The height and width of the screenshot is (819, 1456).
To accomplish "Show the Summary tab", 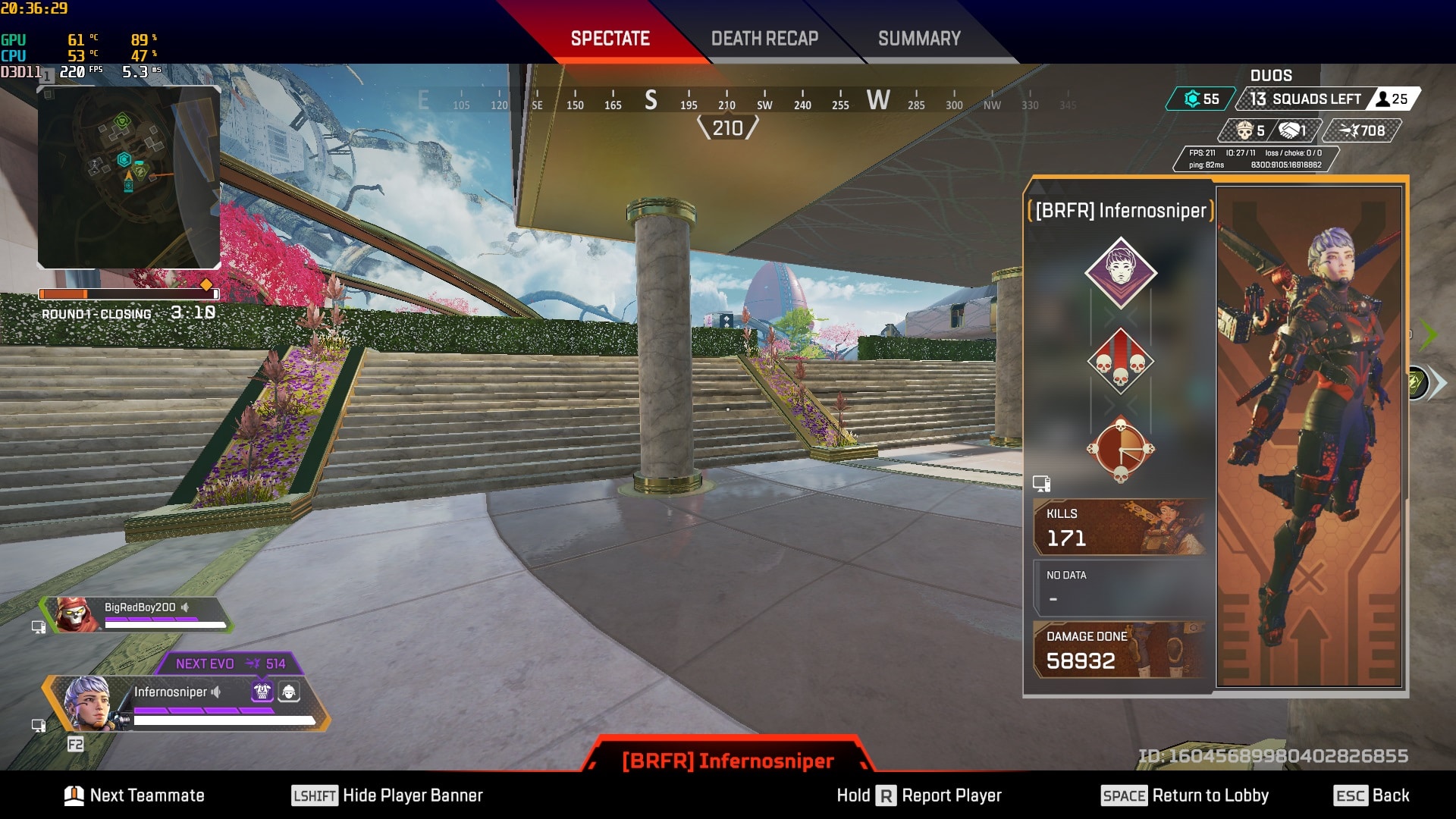I will pos(919,39).
